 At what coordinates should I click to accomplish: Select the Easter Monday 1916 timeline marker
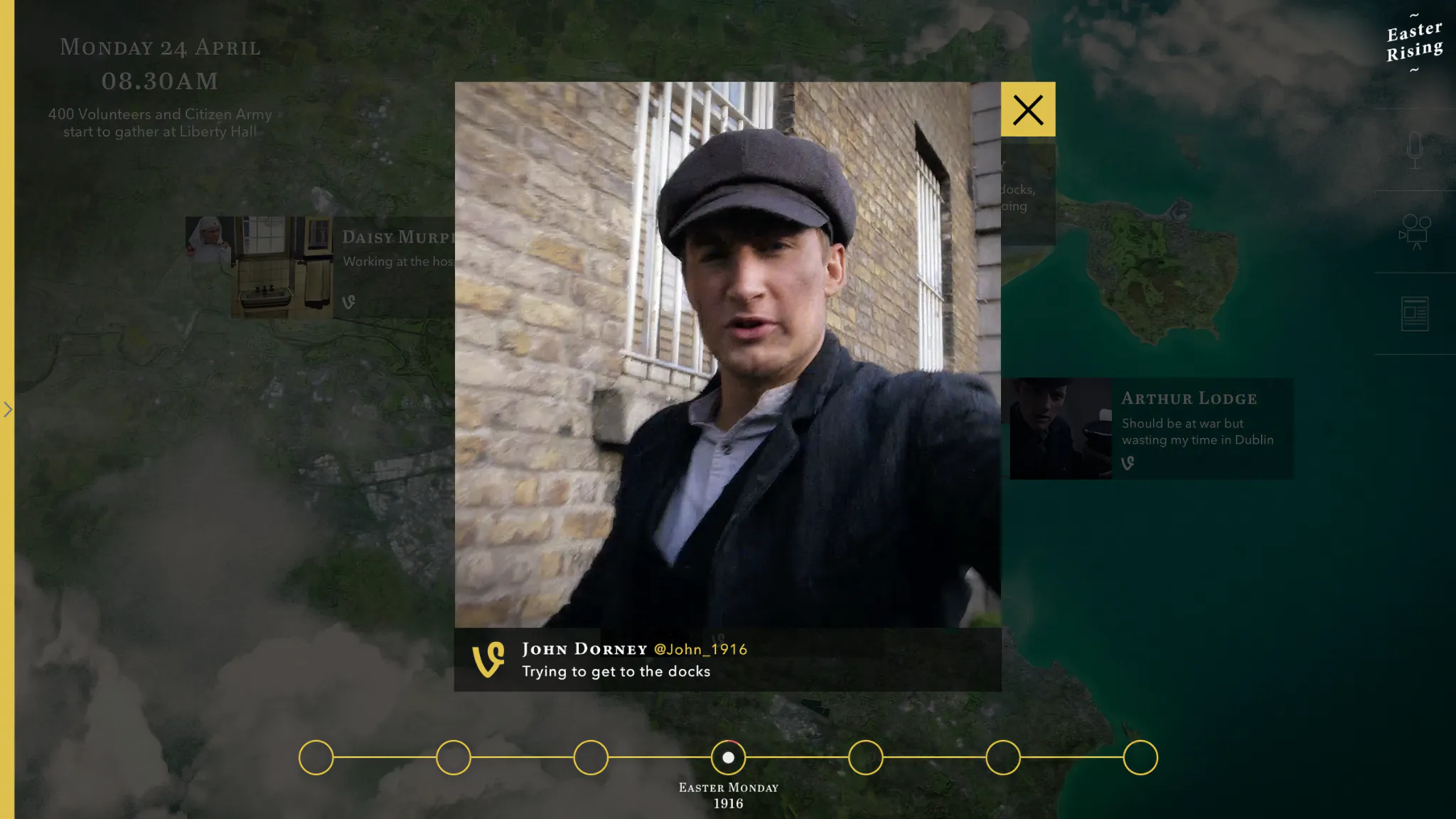tap(728, 757)
